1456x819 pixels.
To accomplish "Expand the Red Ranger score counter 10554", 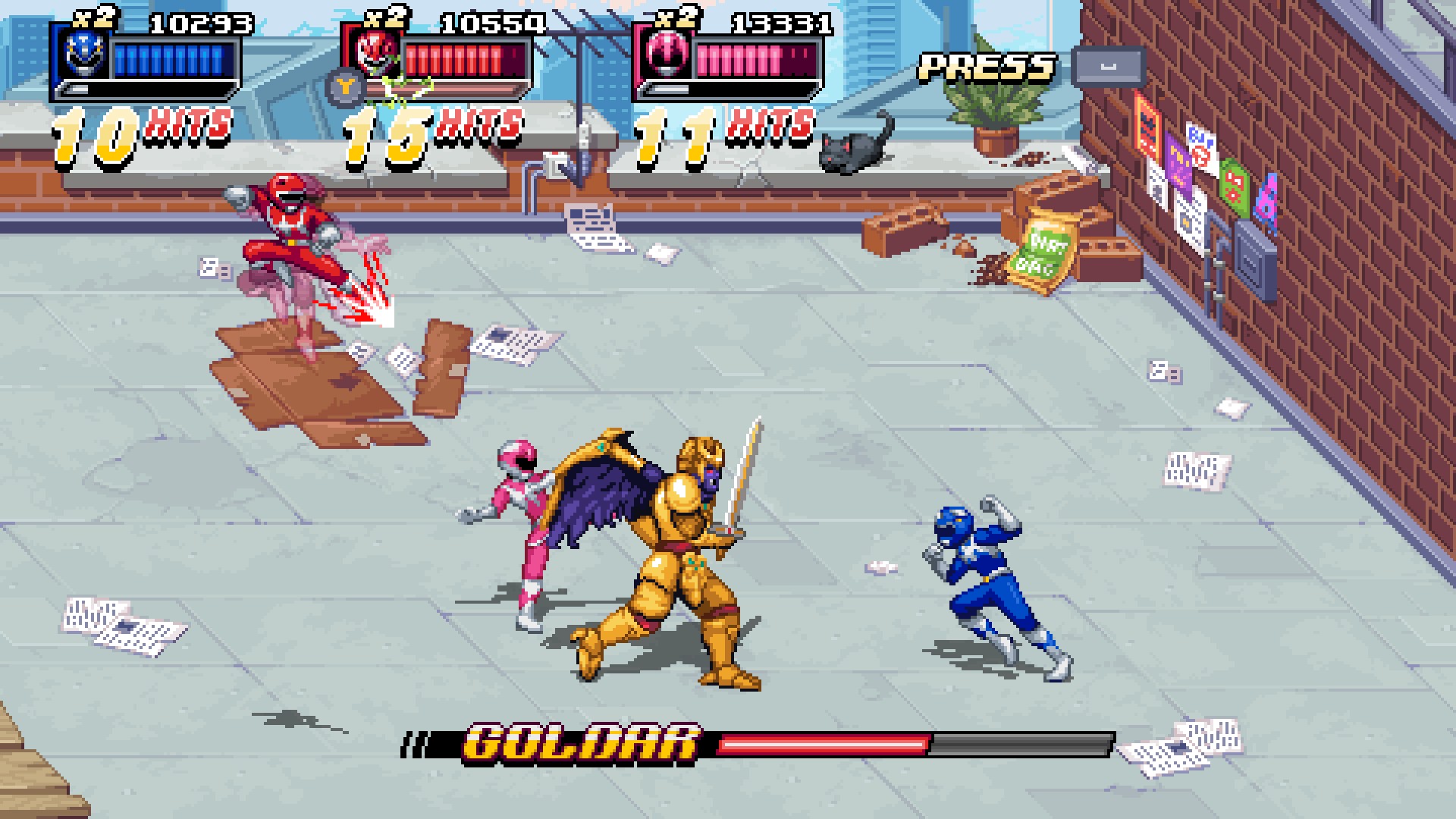I will coord(492,23).
